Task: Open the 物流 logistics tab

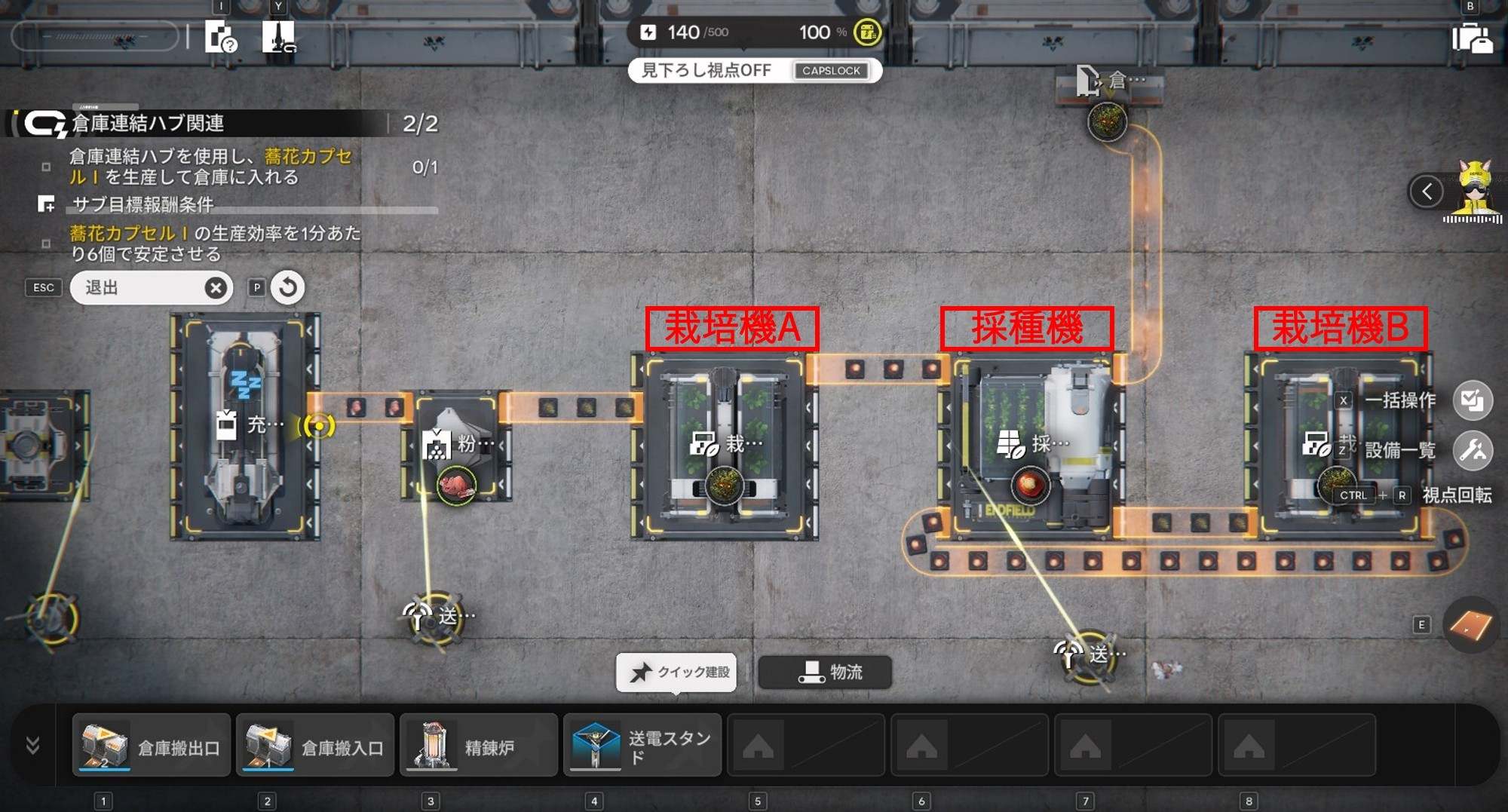Action: [x=825, y=672]
